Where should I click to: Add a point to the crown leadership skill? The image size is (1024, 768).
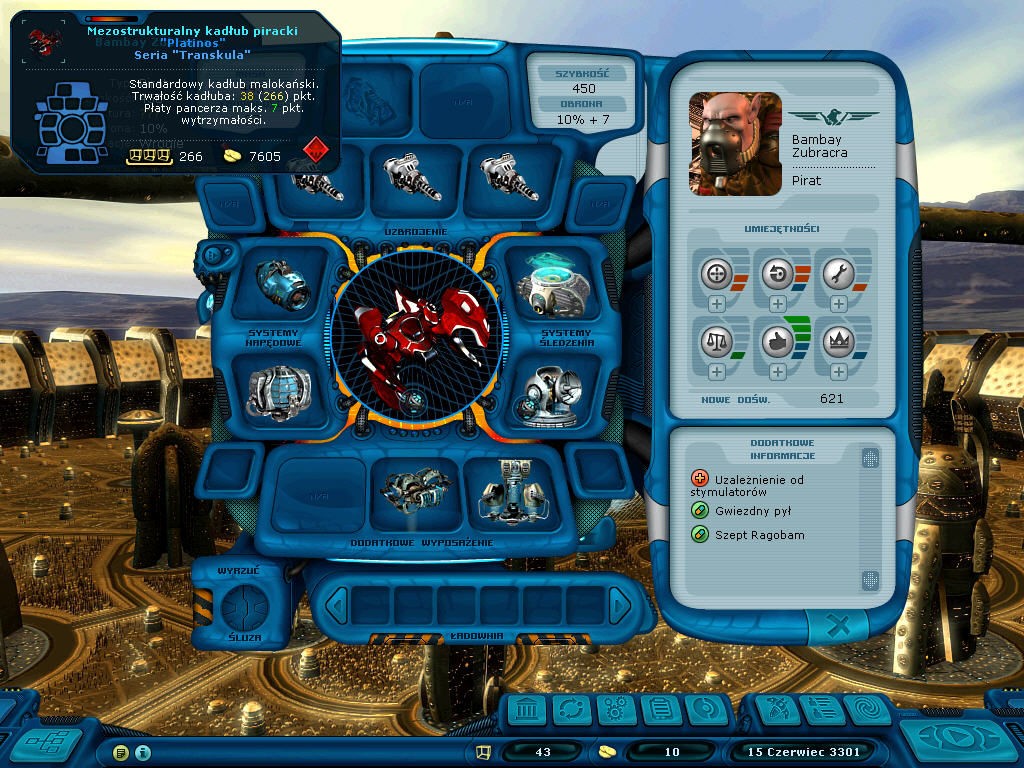point(838,371)
